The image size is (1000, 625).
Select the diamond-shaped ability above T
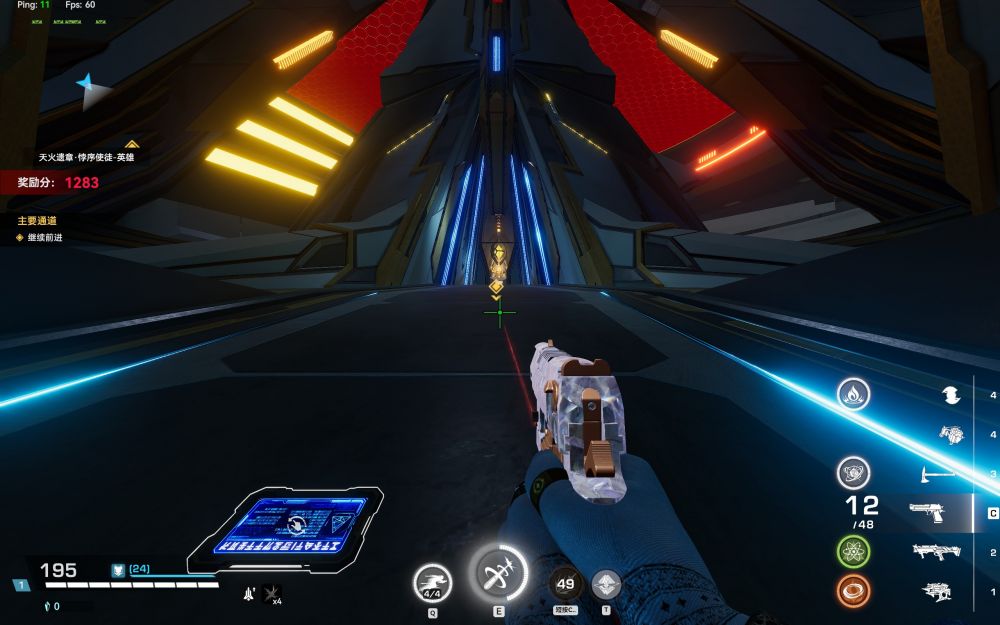click(x=606, y=584)
